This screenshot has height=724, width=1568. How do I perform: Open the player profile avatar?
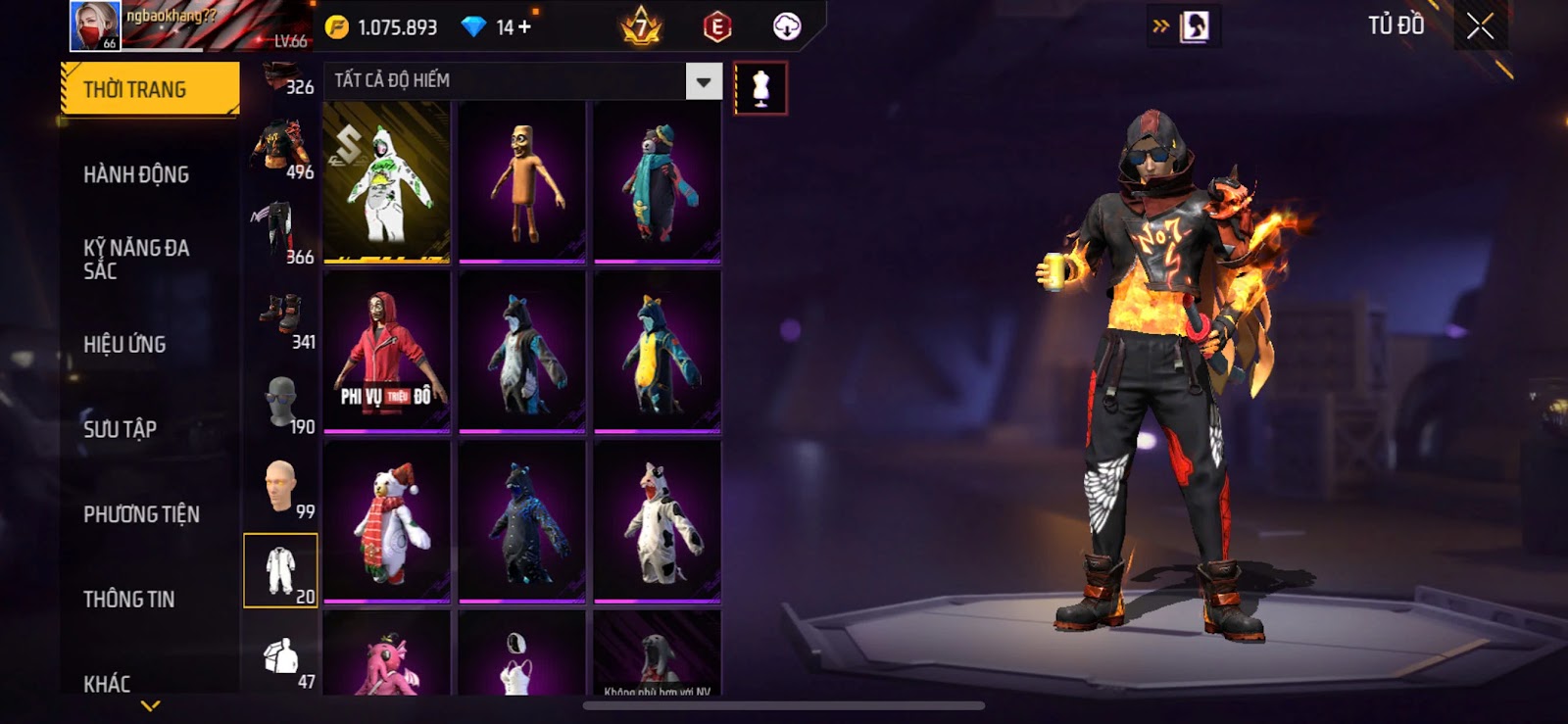point(95,25)
